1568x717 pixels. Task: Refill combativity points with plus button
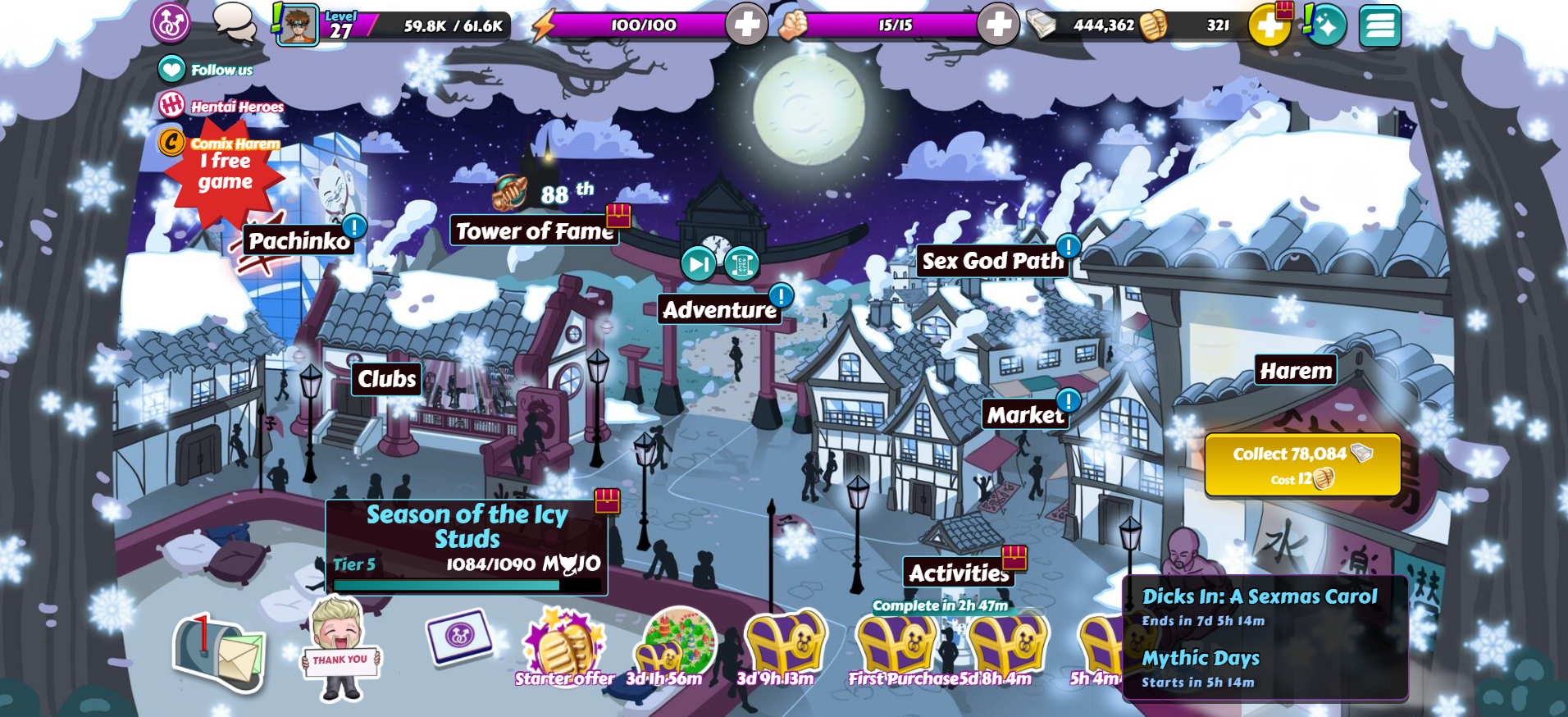(998, 25)
